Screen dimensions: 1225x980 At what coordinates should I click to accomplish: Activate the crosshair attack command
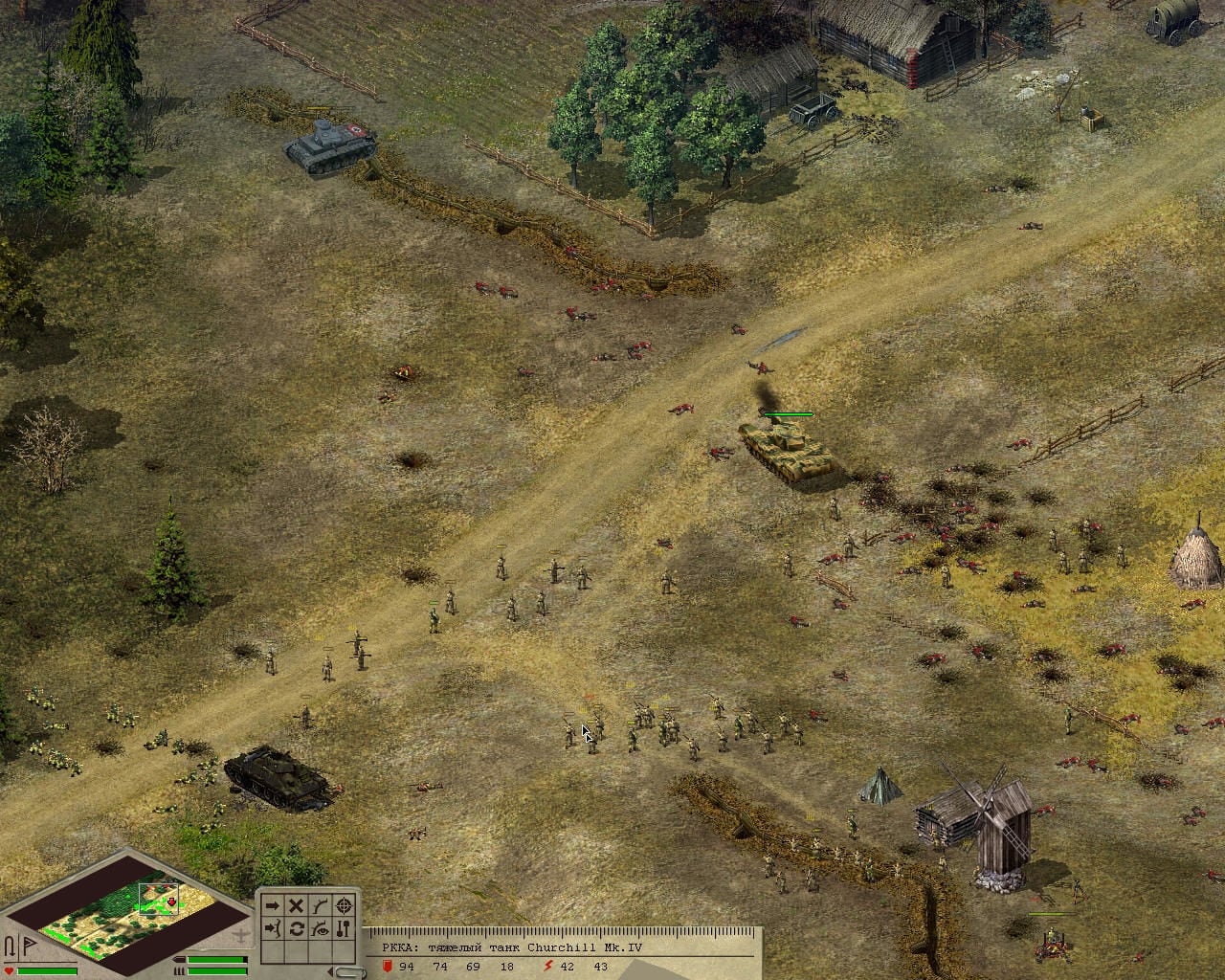pos(344,905)
